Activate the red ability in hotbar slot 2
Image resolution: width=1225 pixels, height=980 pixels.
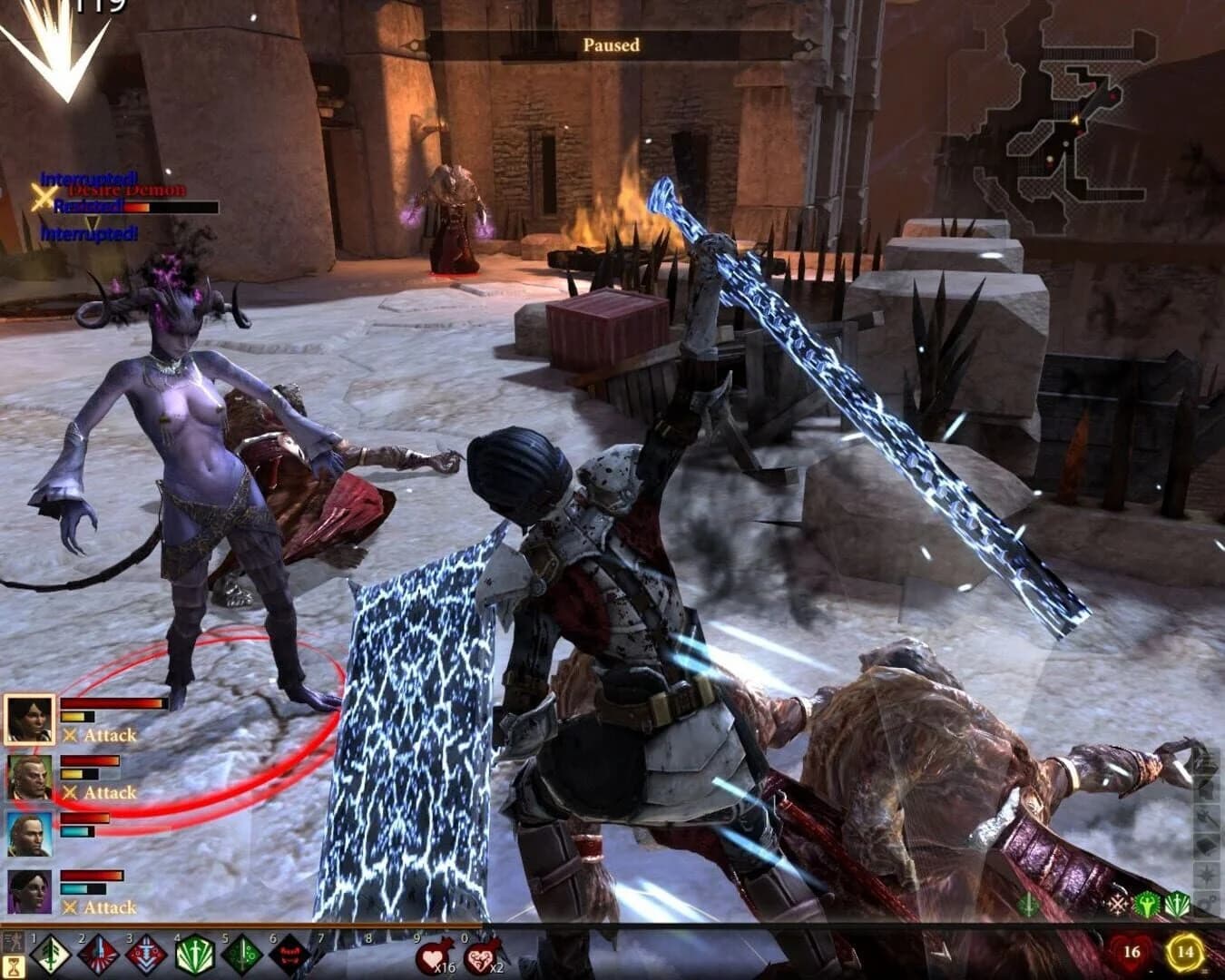97,955
